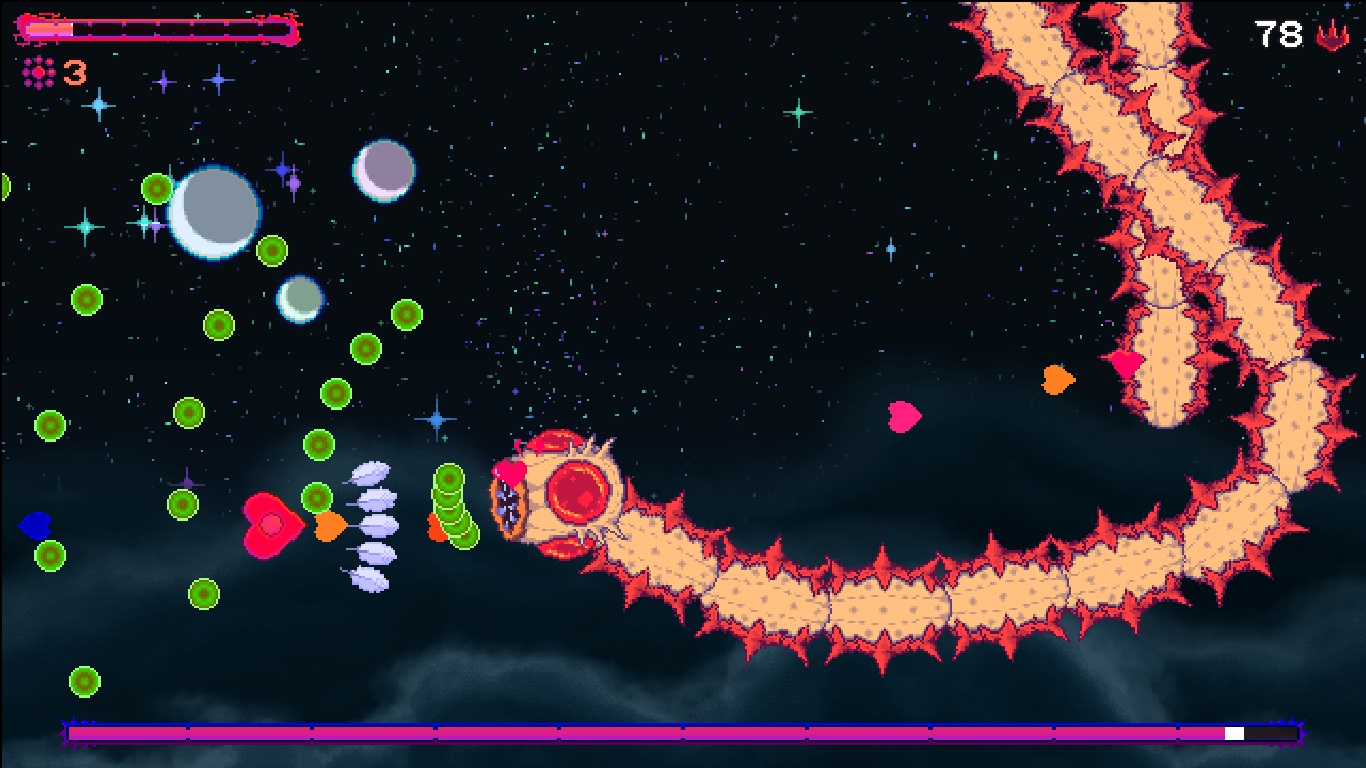Select the small purple moon beside the planet
The height and width of the screenshot is (768, 1366).
tap(383, 170)
